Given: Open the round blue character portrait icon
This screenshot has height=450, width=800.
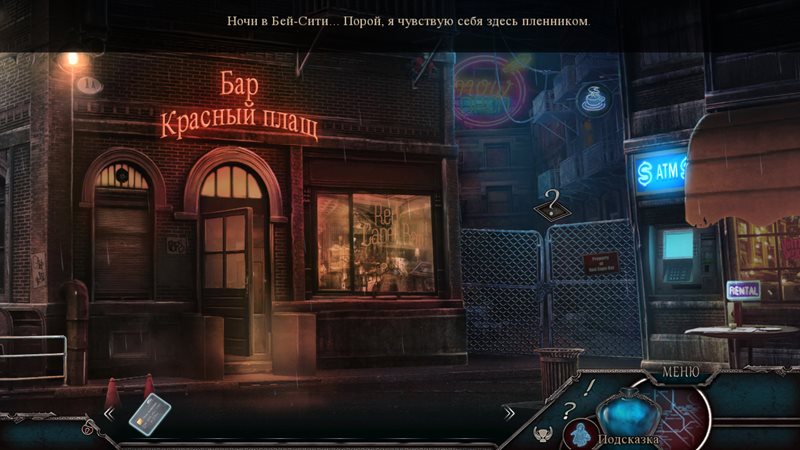Looking at the screenshot, I should pos(579,435).
